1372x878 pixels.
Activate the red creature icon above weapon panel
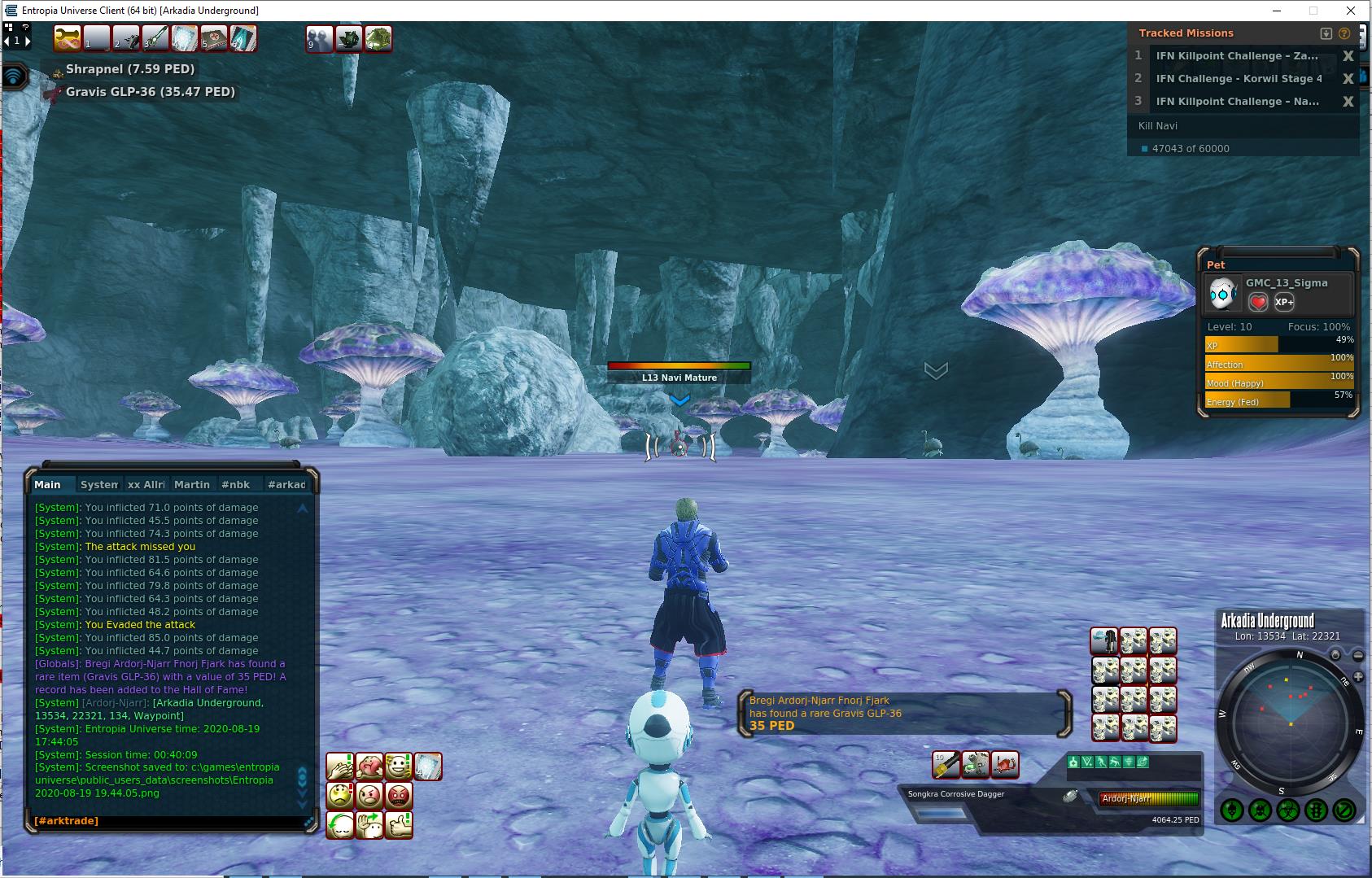point(1005,764)
